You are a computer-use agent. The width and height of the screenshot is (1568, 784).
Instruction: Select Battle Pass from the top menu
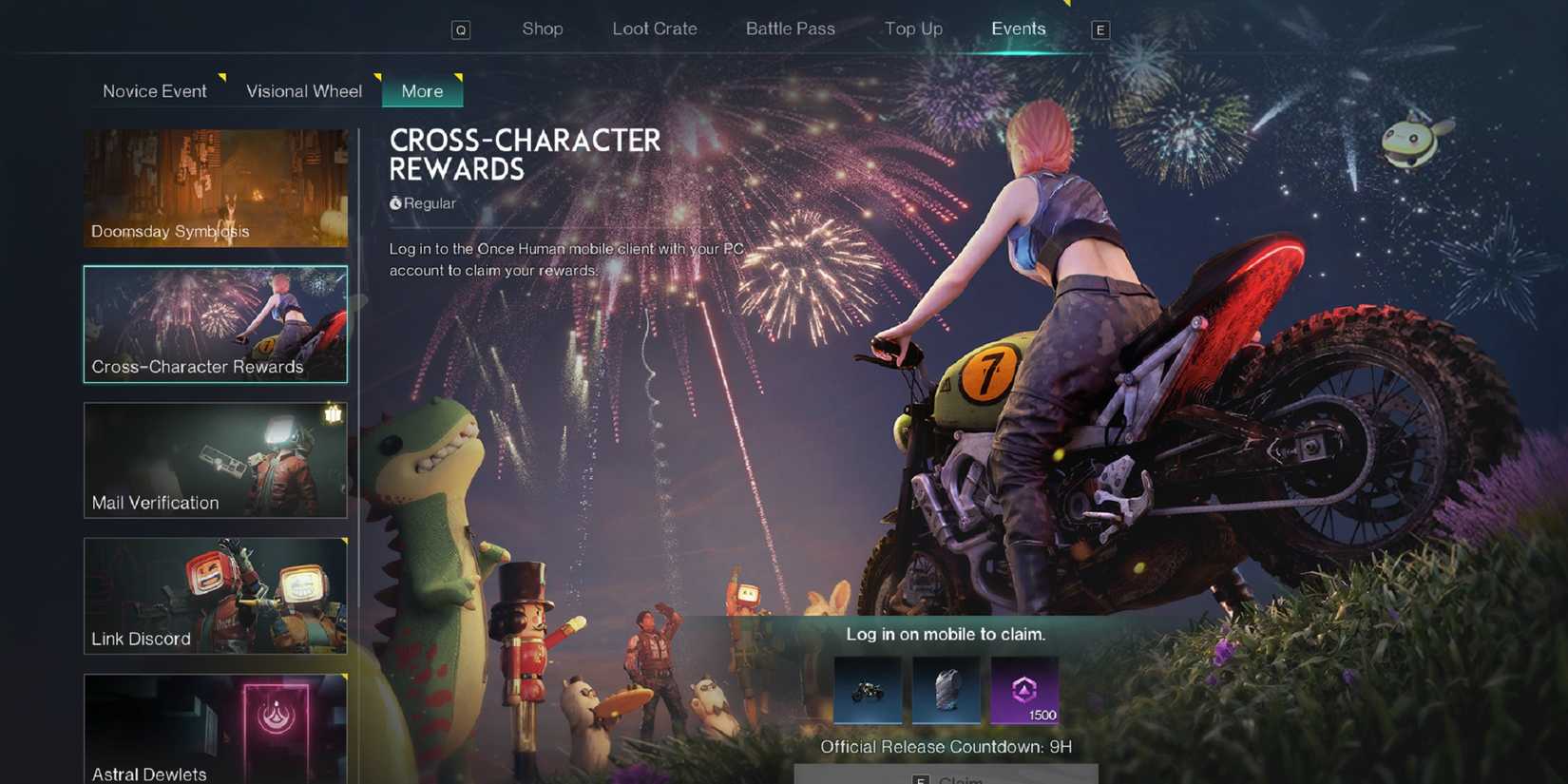tap(790, 29)
